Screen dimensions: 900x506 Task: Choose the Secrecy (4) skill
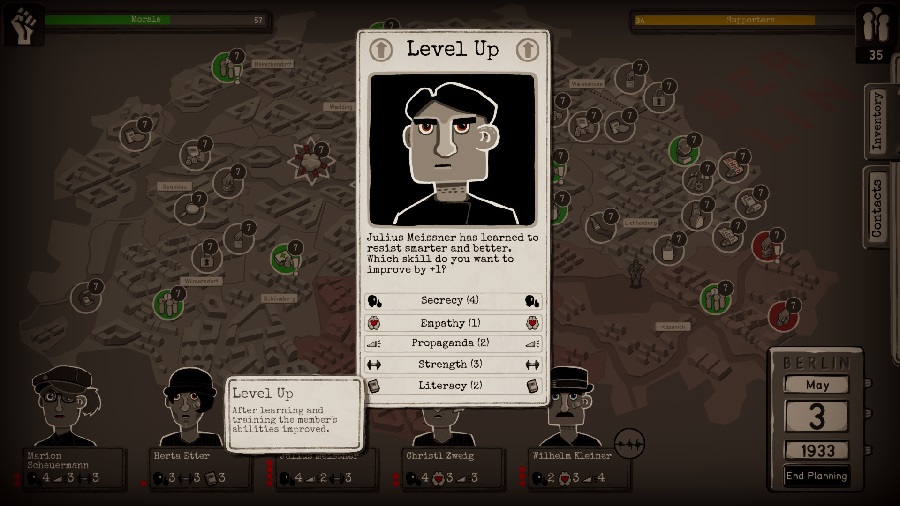point(453,300)
